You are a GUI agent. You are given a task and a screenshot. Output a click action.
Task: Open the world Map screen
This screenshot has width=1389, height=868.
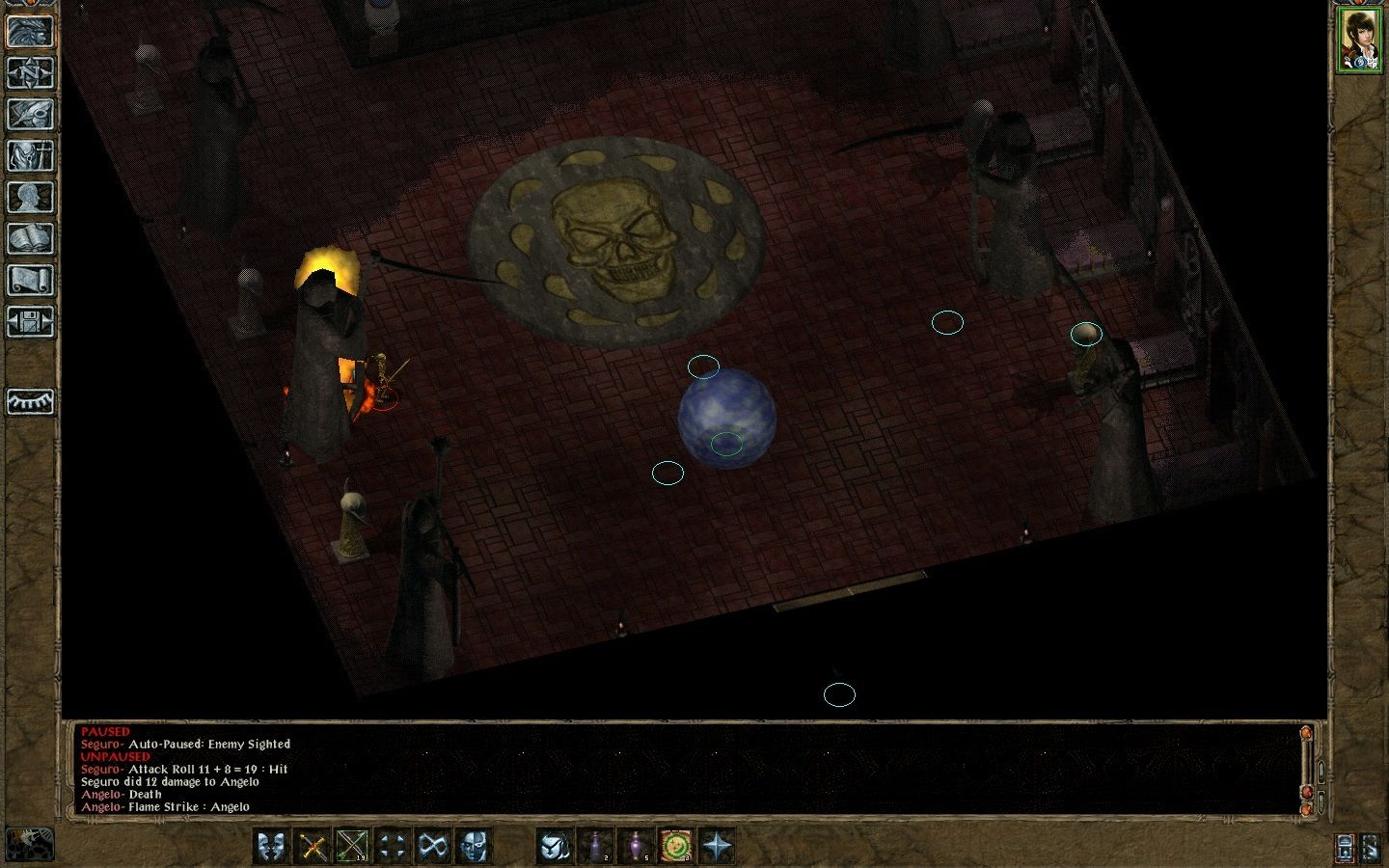(31, 73)
